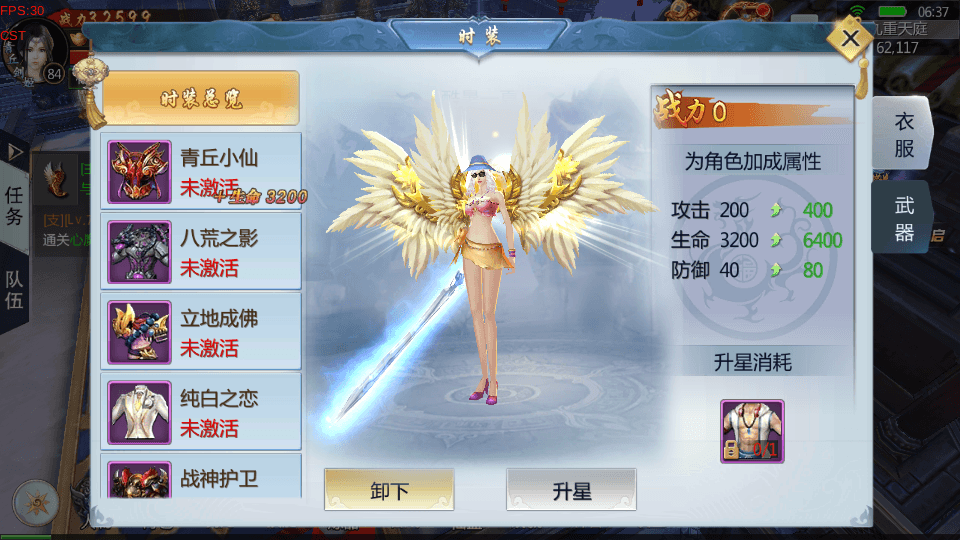Inspect the locked upgrade material item

click(x=752, y=431)
